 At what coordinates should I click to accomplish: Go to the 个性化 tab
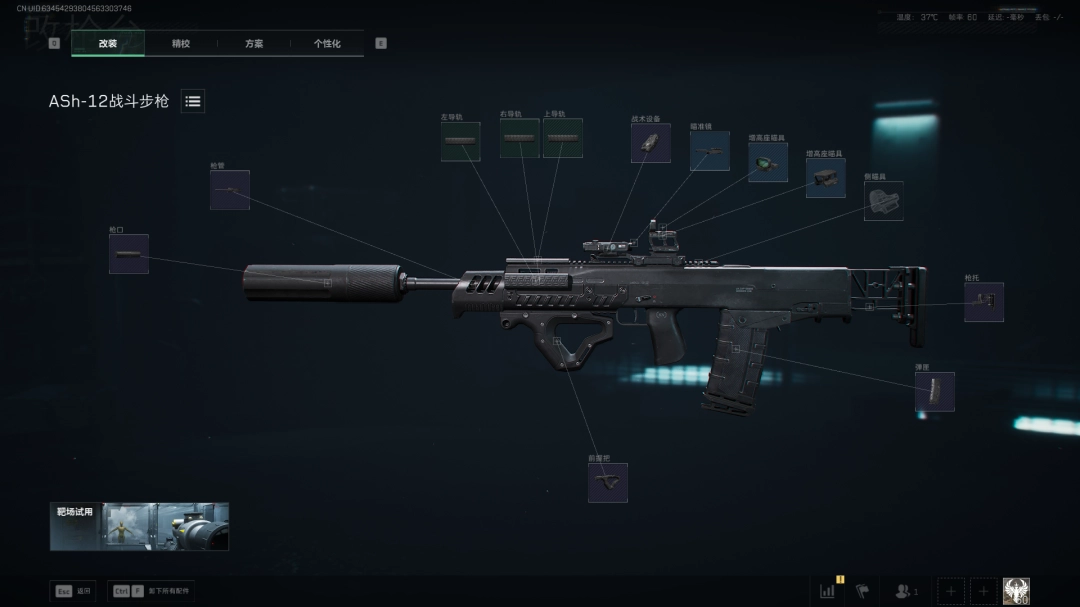click(x=327, y=44)
